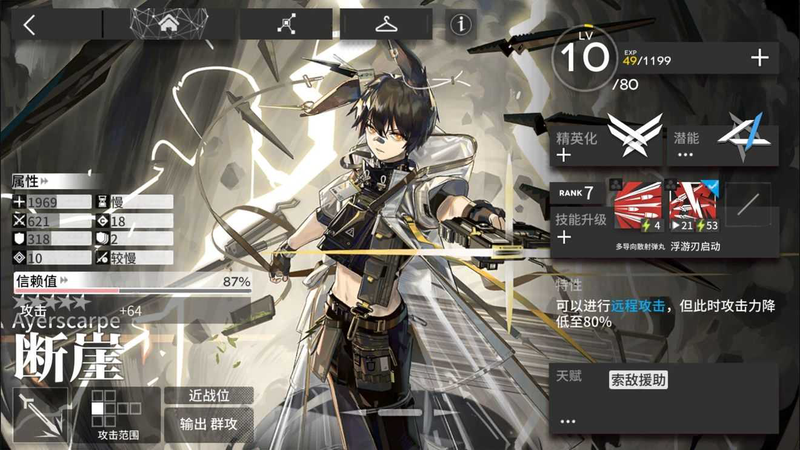Add EXP with the plus beside level

click(x=759, y=58)
